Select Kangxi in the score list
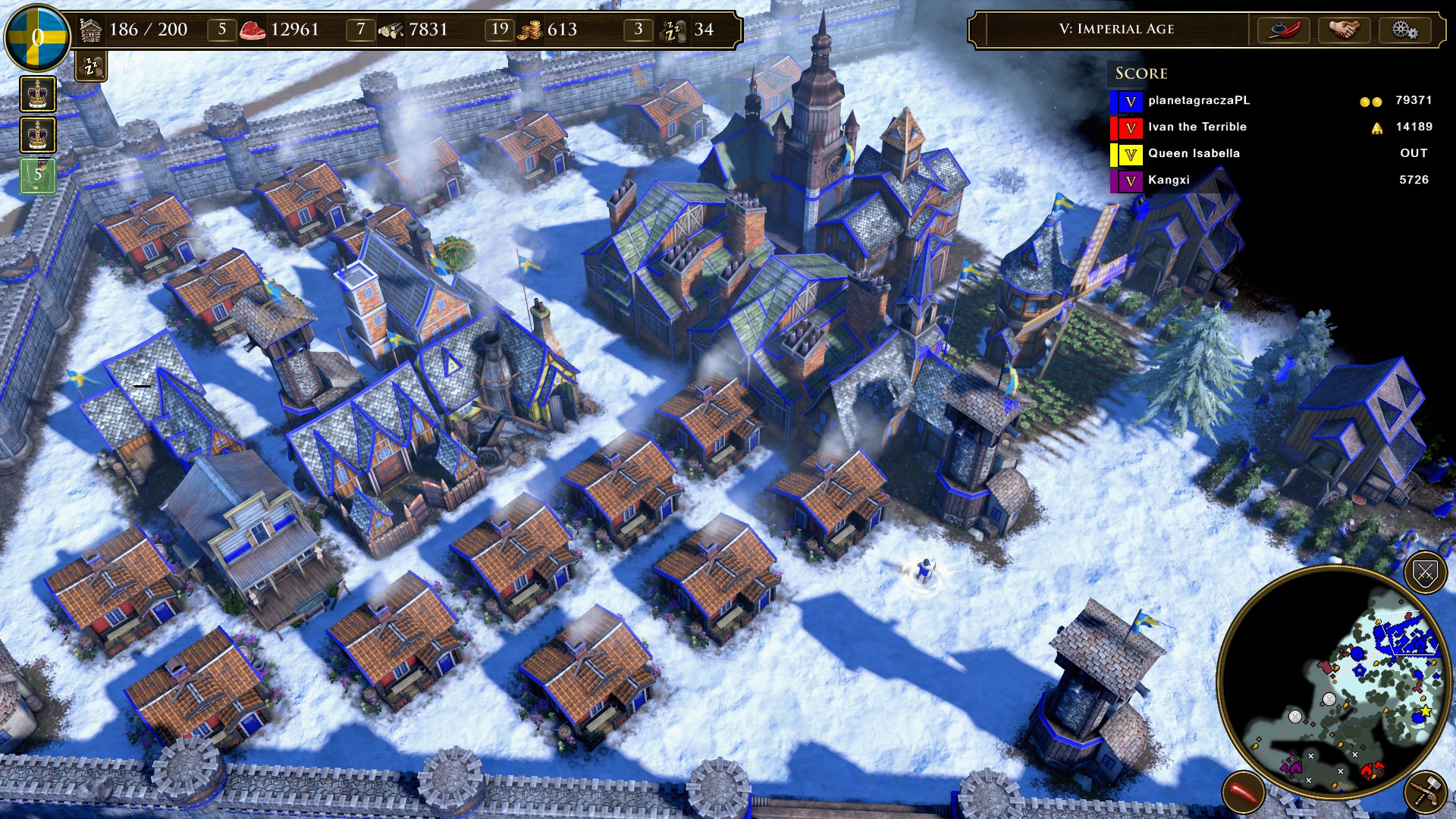 [1169, 180]
